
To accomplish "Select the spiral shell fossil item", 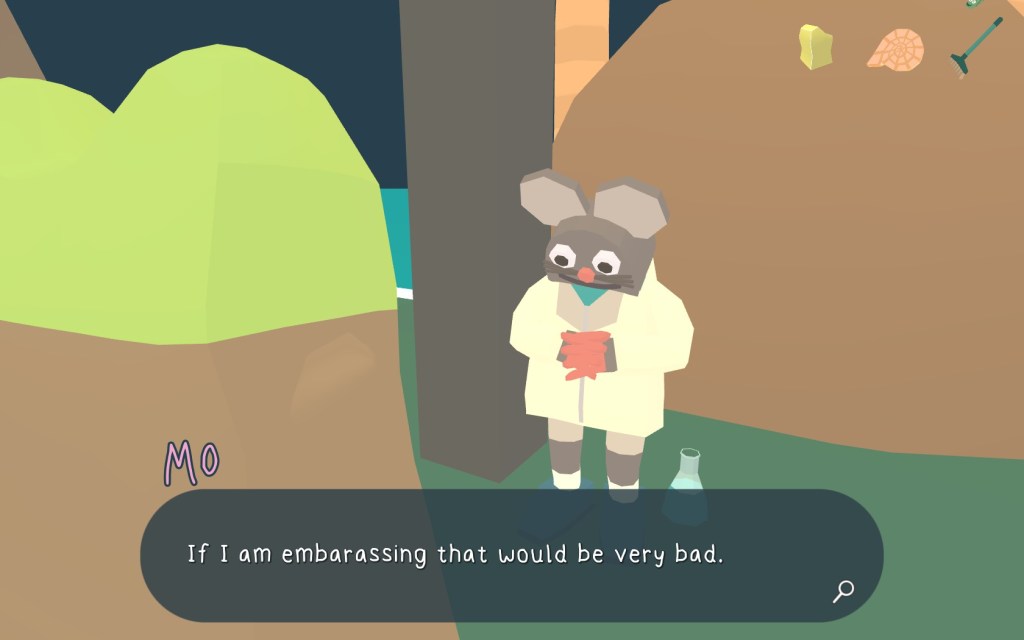I will point(894,49).
